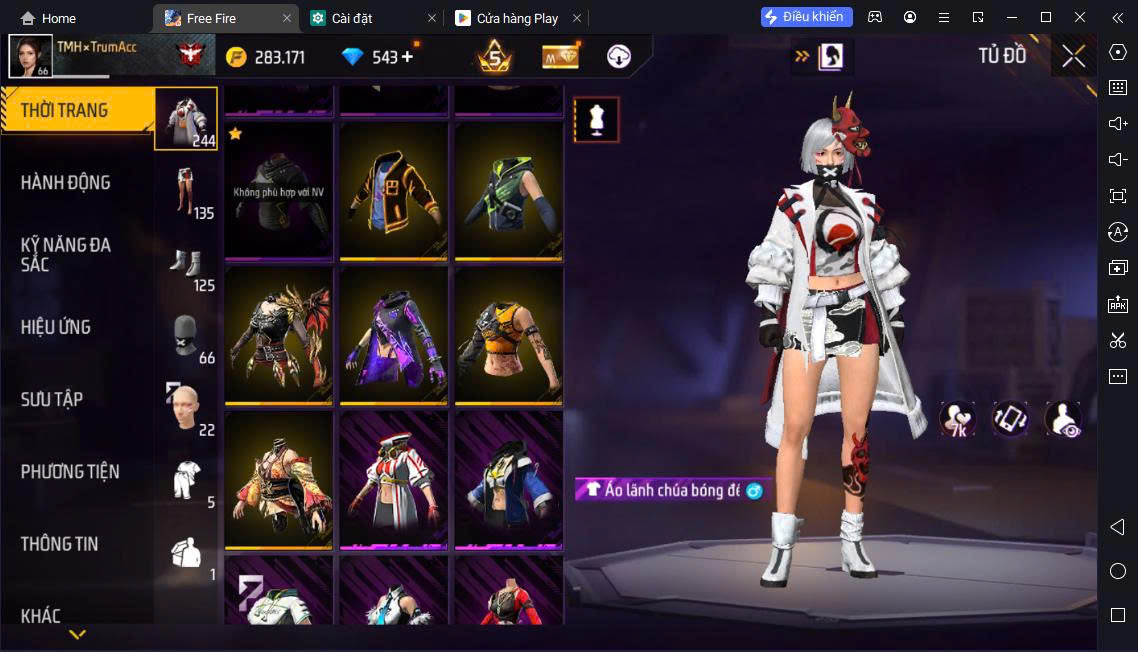The height and width of the screenshot is (652, 1138).
Task: Toggle the character visibility eye icon
Action: pos(1062,419)
